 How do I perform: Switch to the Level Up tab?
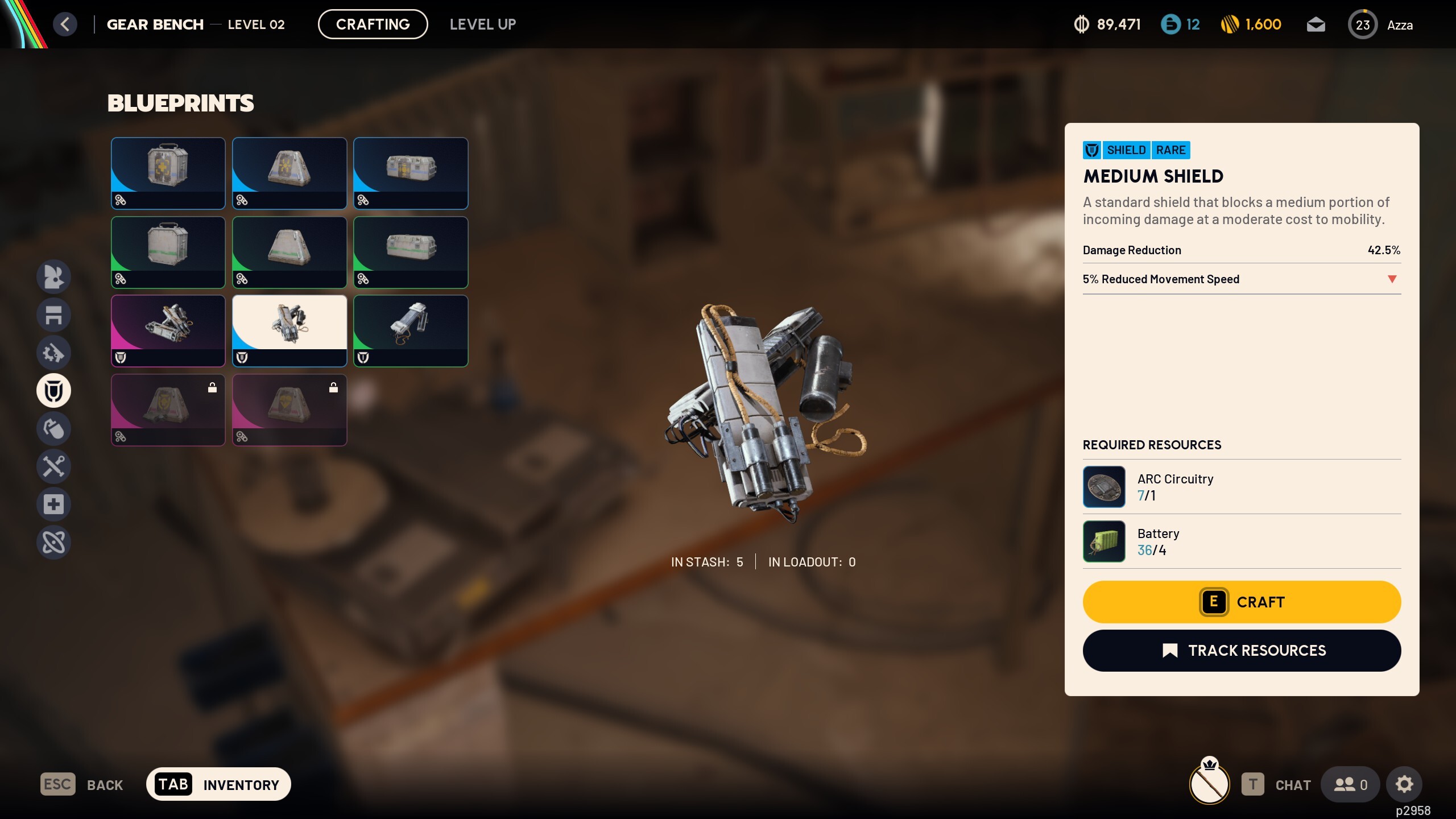483,24
